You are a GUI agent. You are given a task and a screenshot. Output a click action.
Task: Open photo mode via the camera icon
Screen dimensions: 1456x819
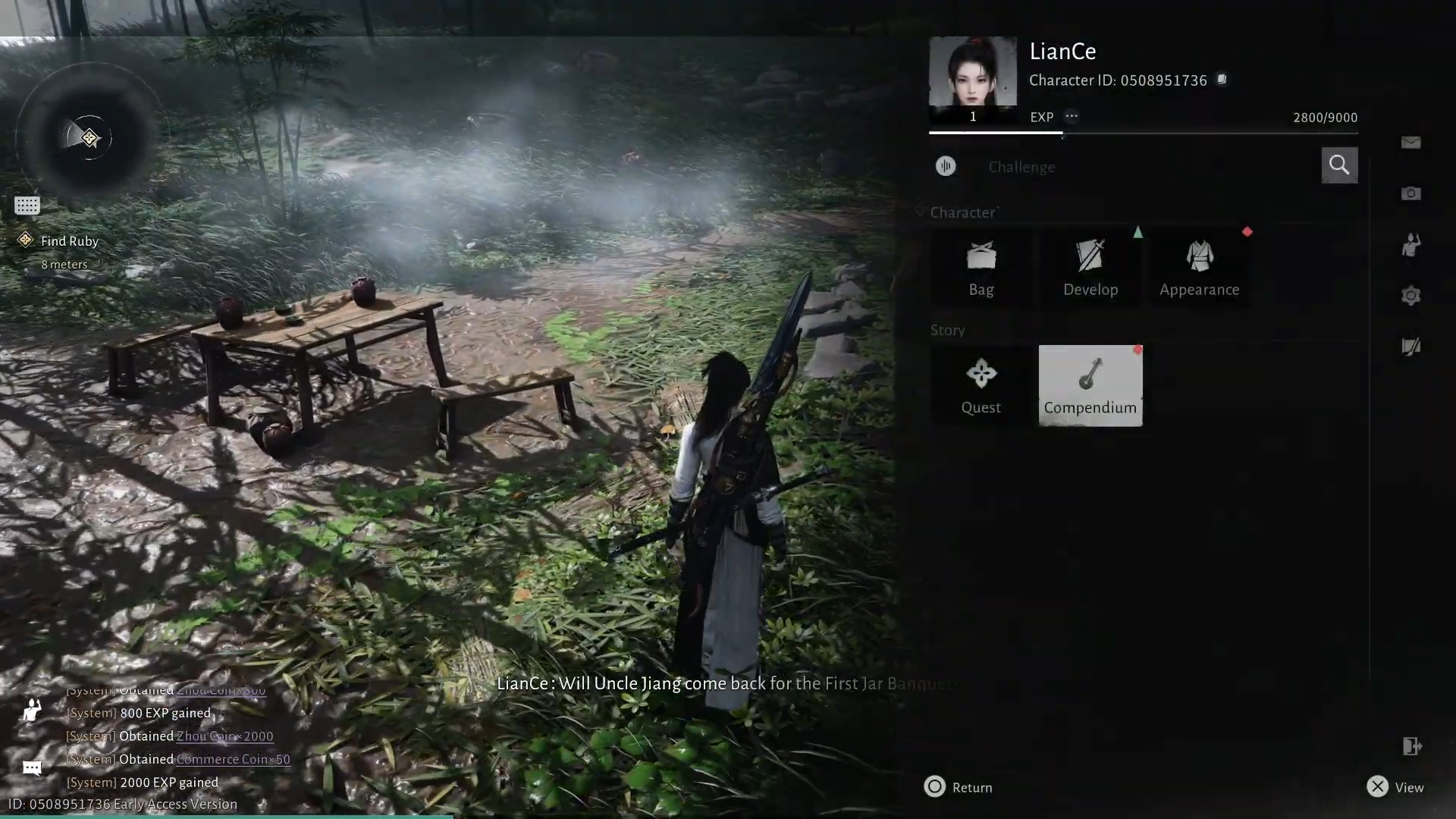coord(1410,193)
